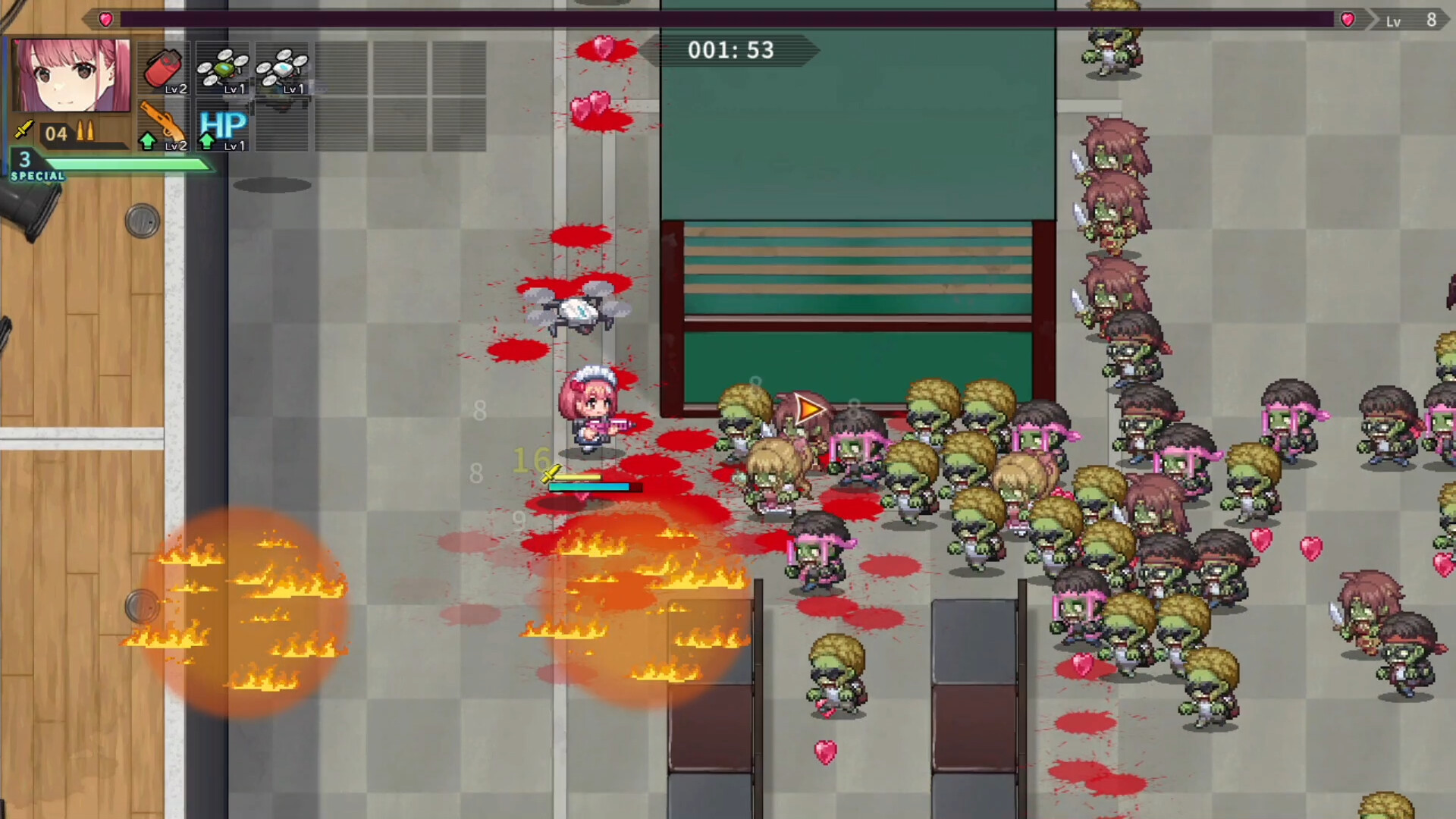This screenshot has width=1456, height=819.
Task: Click the 001:53 timer banner
Action: tap(730, 50)
